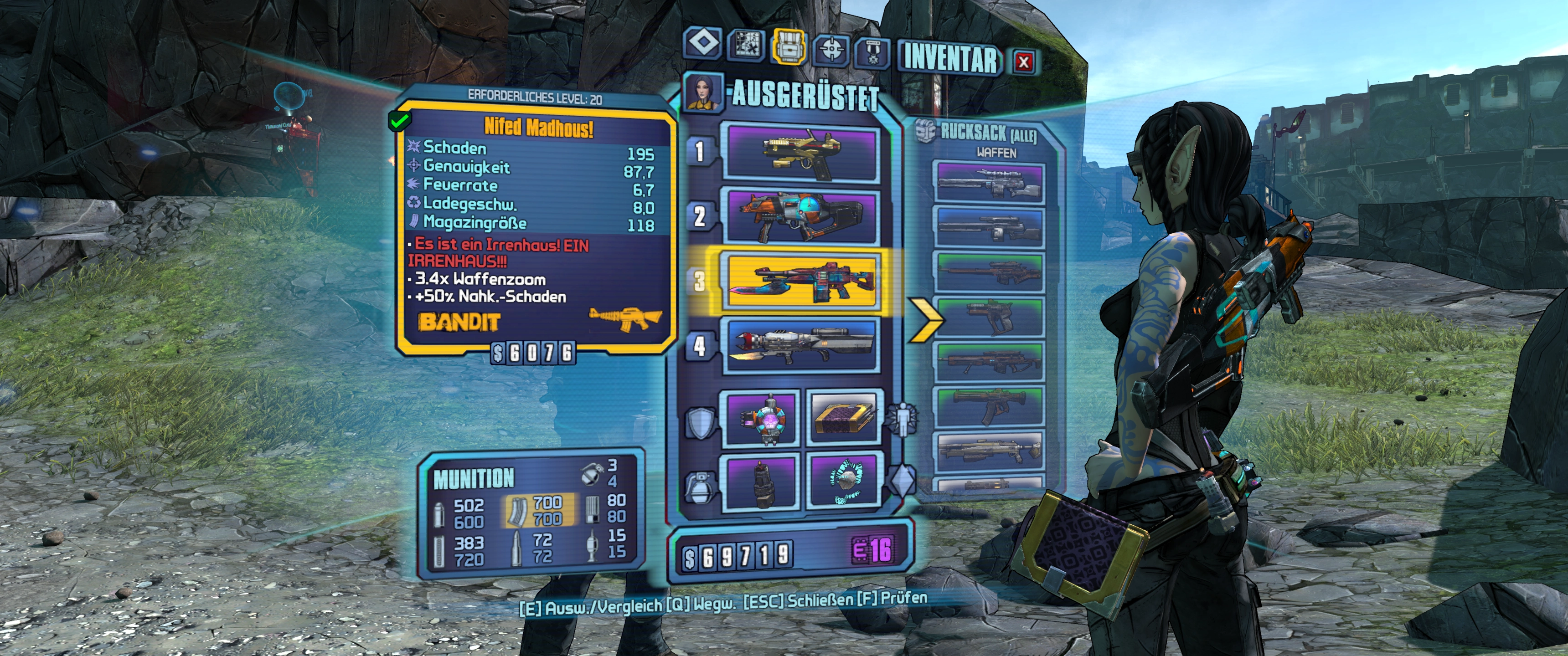
Task: Open the missions tab with the diamond icon
Action: pyautogui.click(x=704, y=44)
